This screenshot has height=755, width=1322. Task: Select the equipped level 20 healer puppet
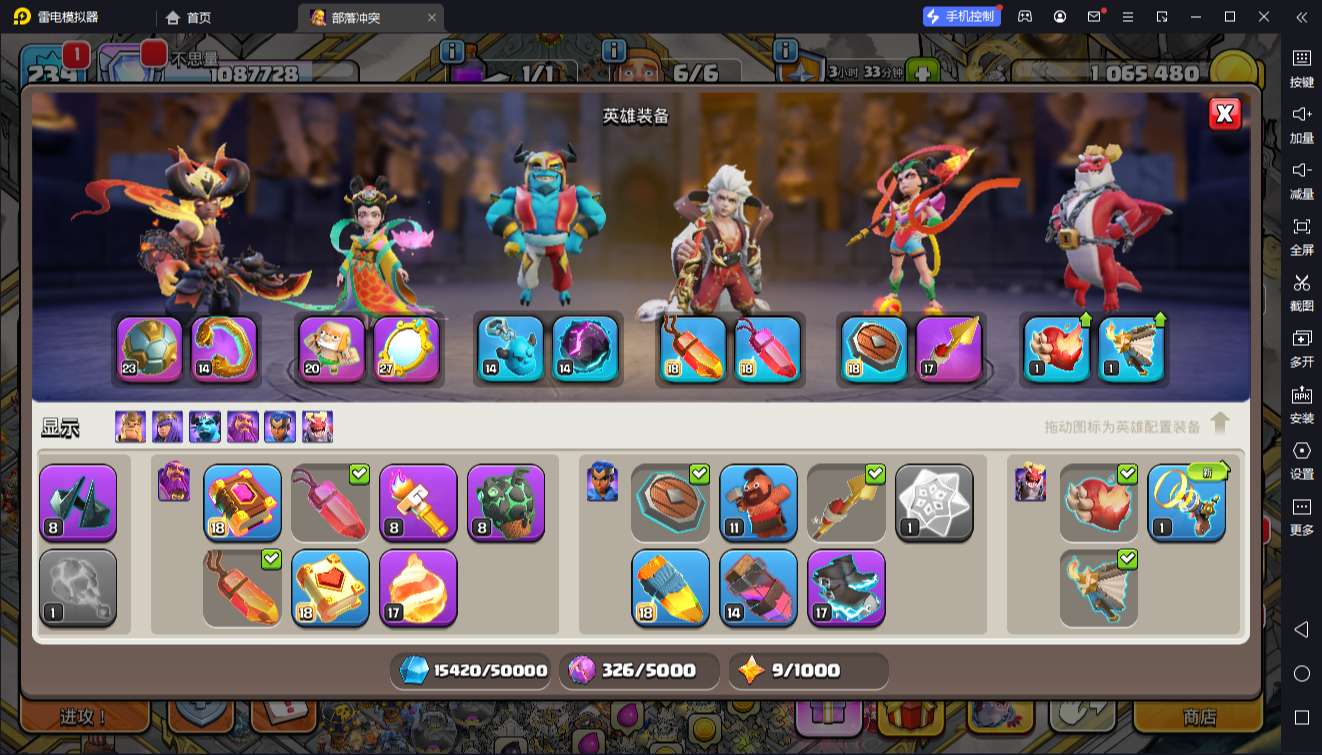(332, 349)
